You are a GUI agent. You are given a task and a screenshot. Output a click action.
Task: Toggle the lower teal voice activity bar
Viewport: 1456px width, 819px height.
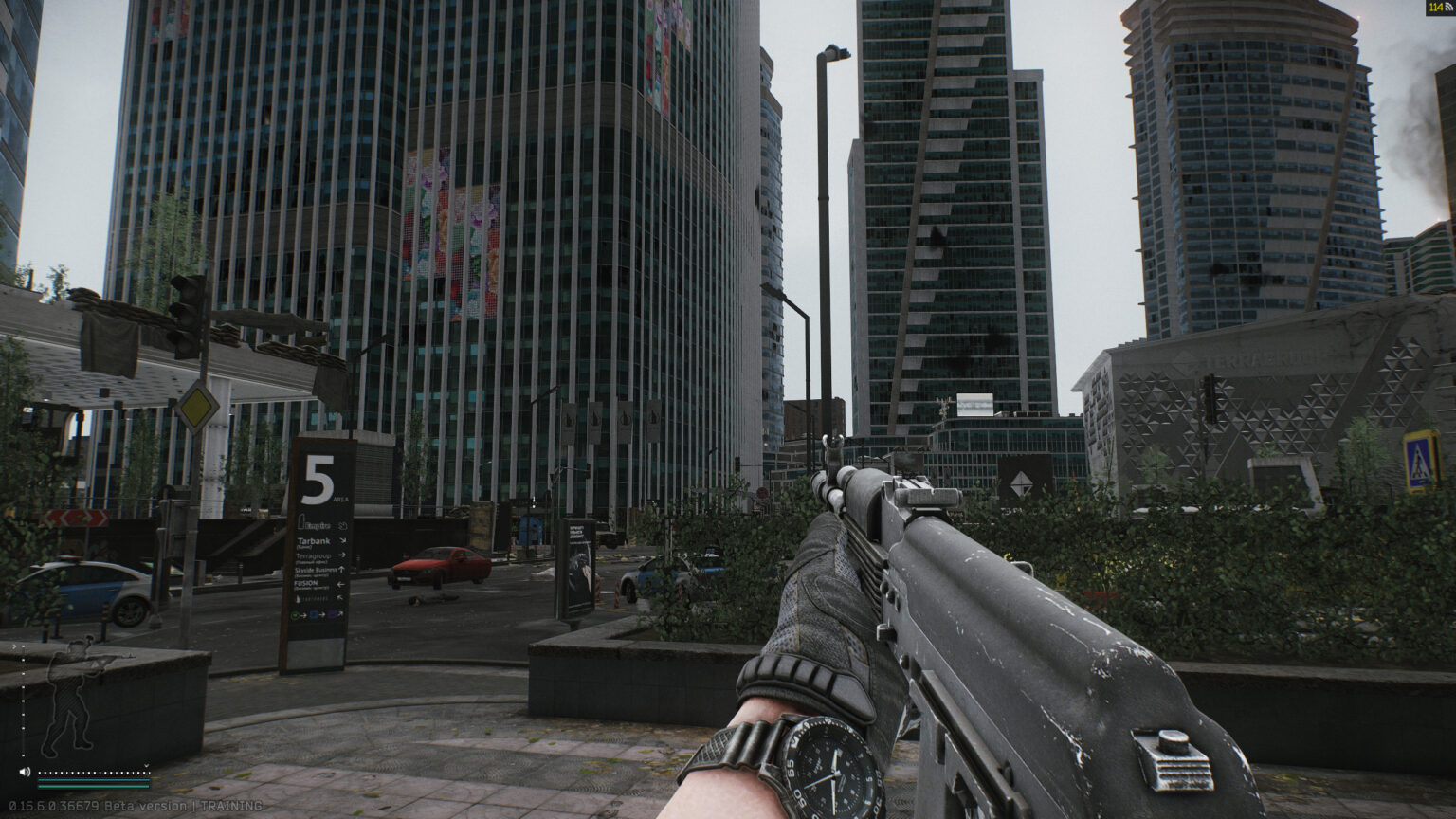coord(94,787)
